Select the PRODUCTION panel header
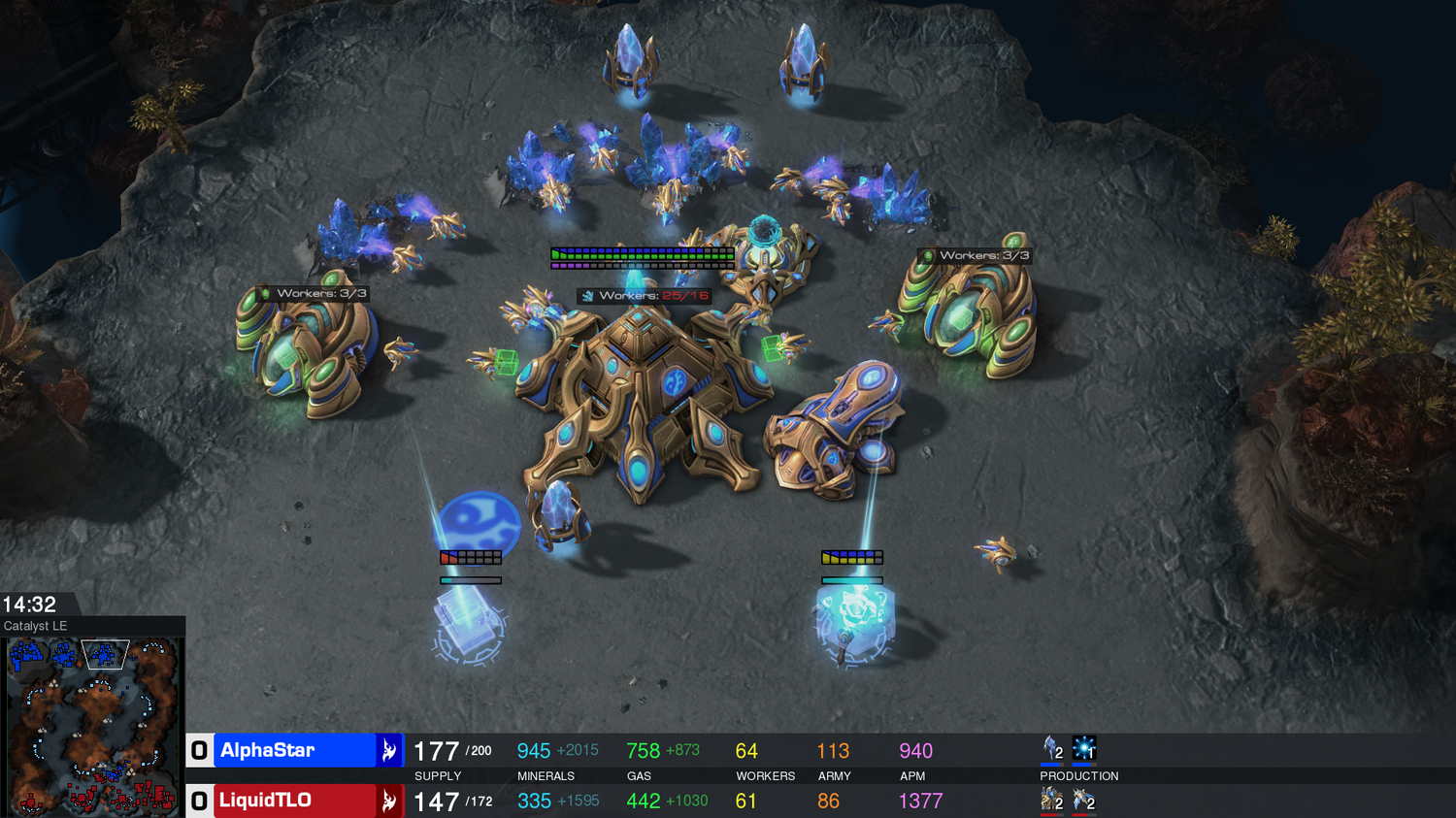This screenshot has height=818, width=1456. (x=1079, y=775)
